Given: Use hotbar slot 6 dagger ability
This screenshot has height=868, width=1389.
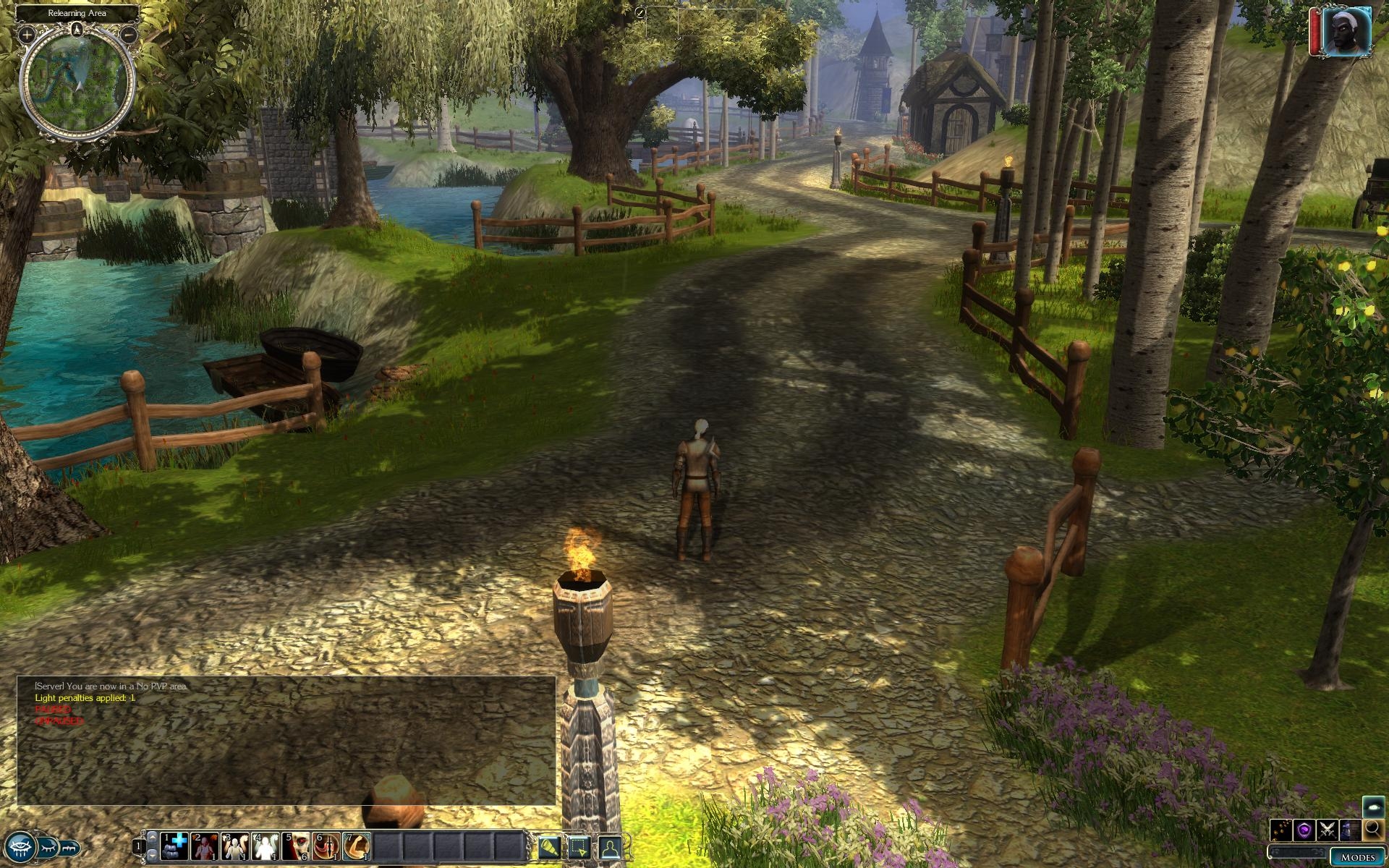Looking at the screenshot, I should 326,846.
